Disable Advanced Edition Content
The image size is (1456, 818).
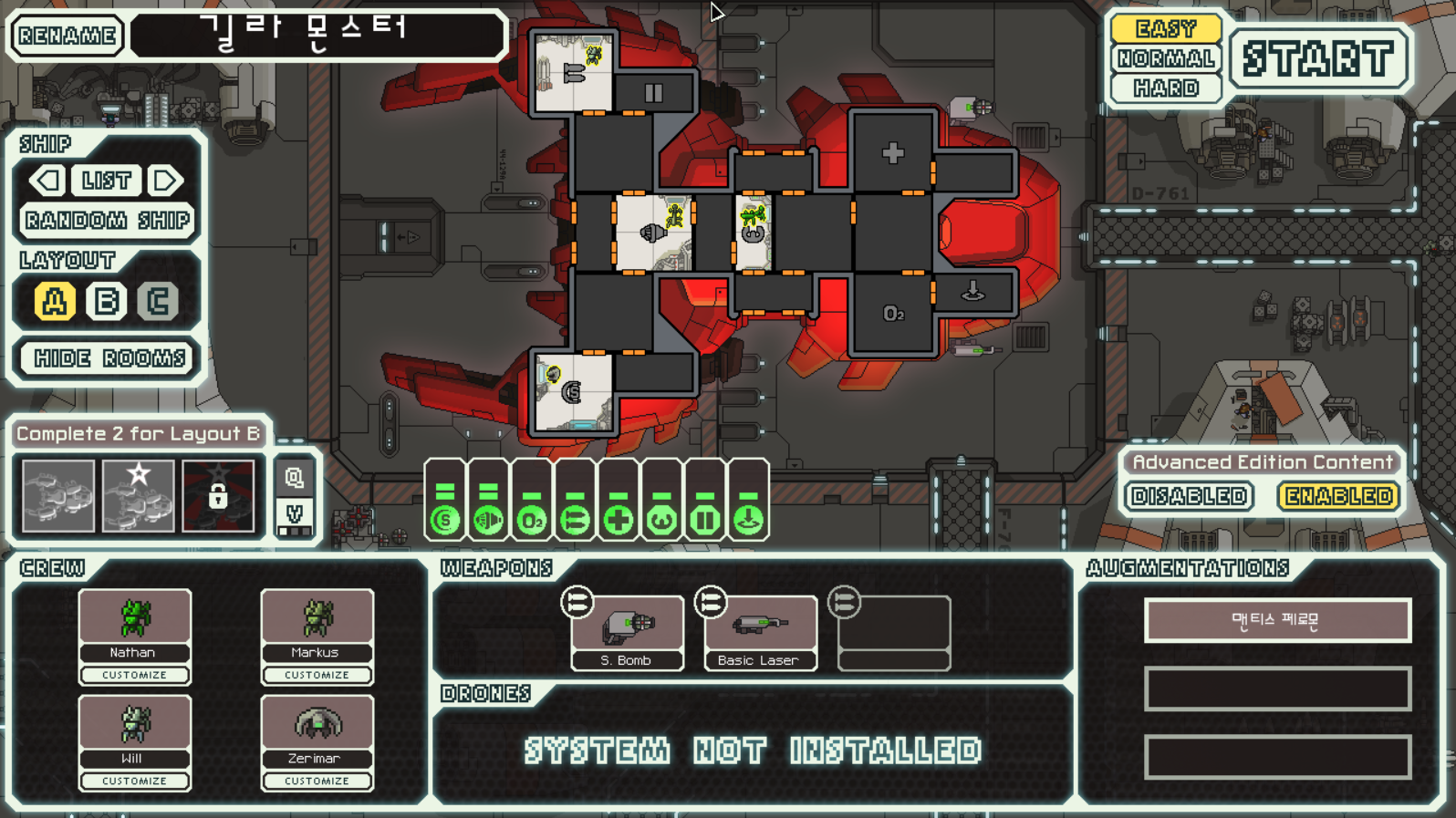(1190, 496)
